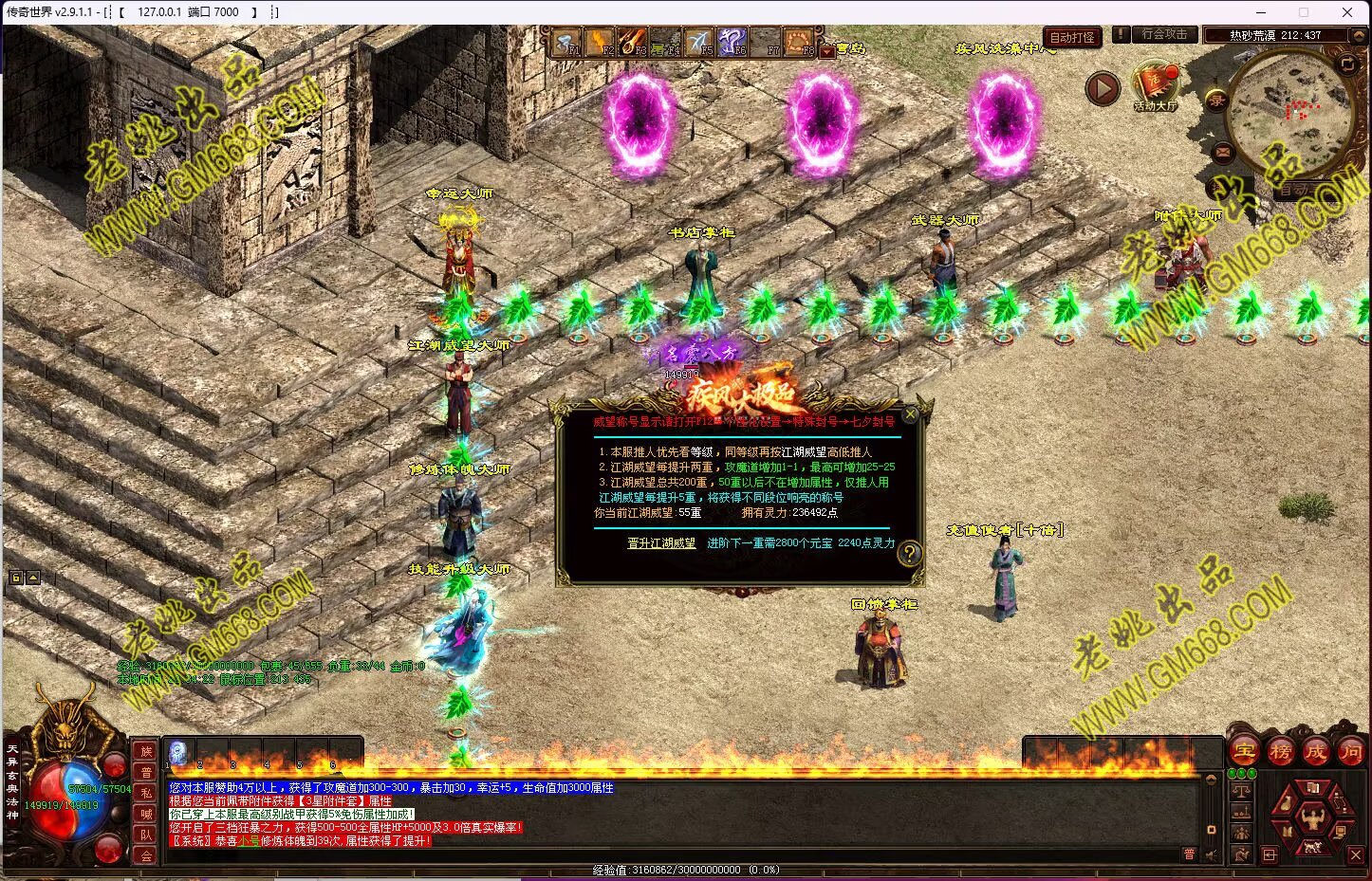The width and height of the screenshot is (1372, 881).
Task: Close the game window
Action: [x=1347, y=12]
